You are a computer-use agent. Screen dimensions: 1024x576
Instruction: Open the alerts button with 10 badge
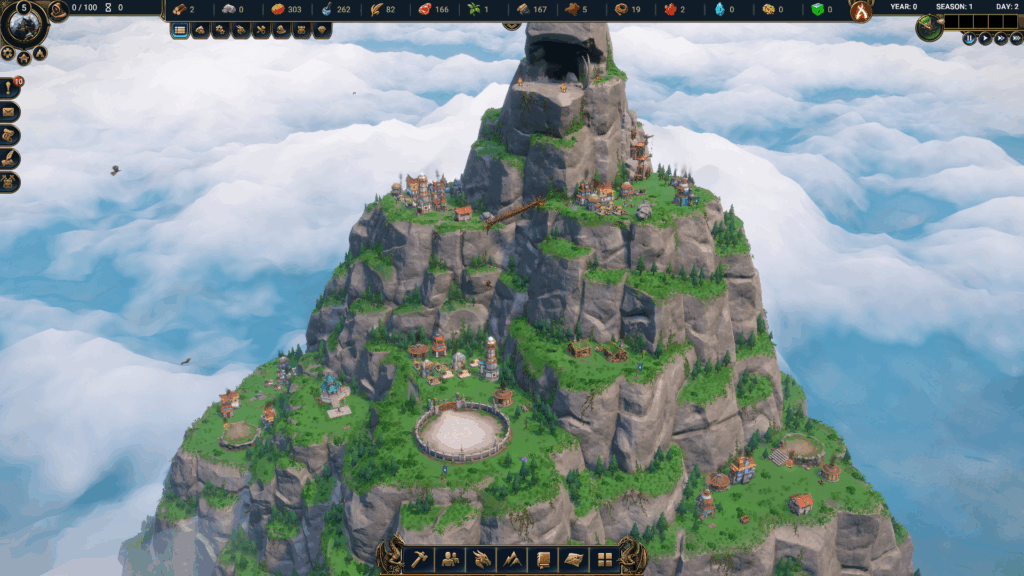(x=10, y=88)
